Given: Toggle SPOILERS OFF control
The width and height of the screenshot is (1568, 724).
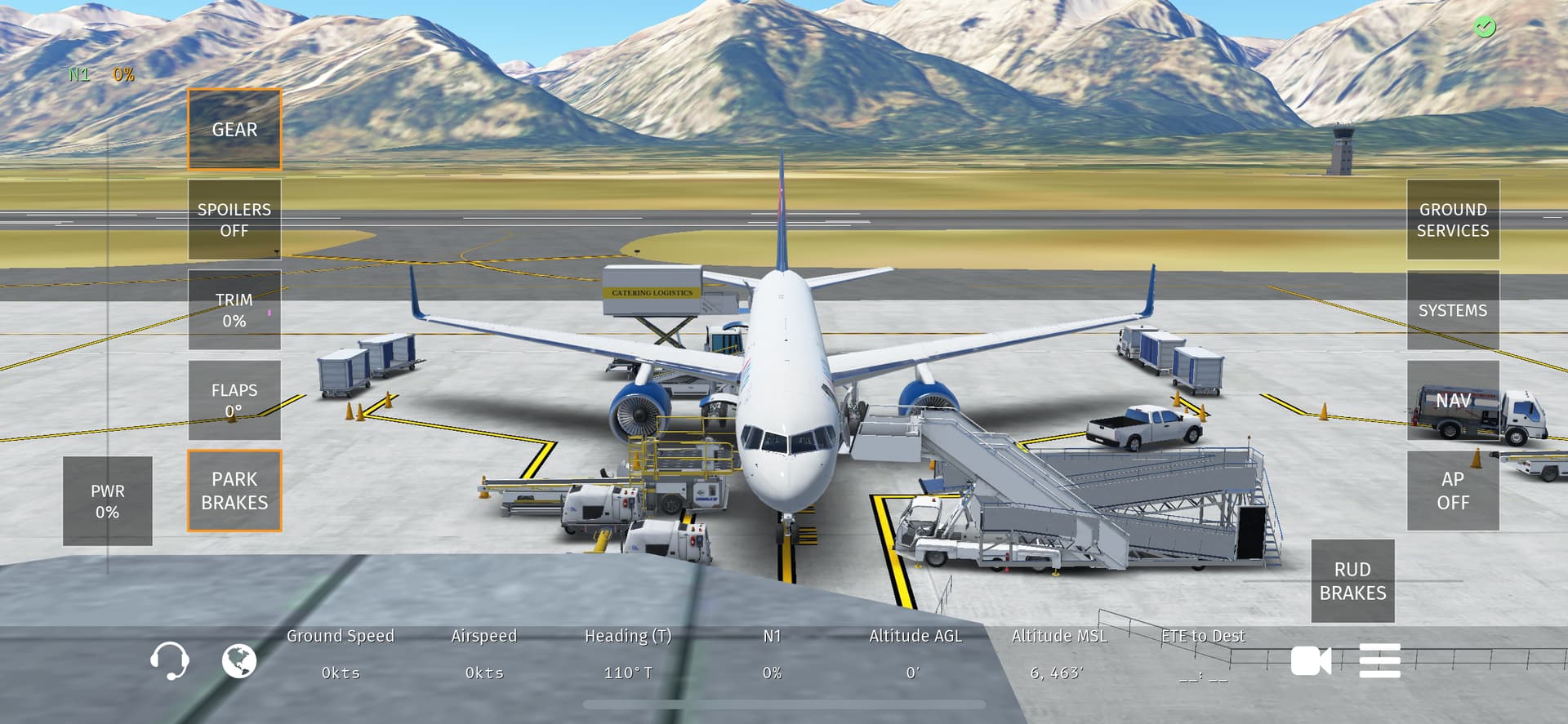Looking at the screenshot, I should tap(234, 220).
